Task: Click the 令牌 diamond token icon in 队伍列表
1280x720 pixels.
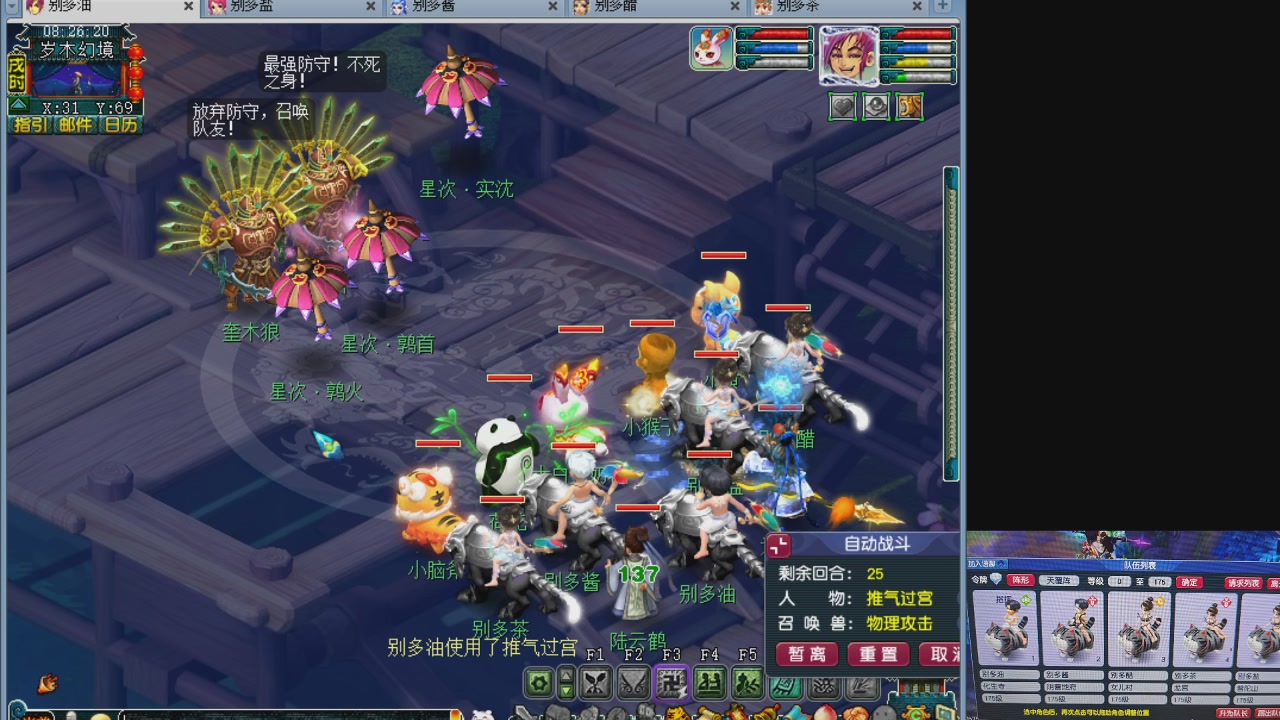Action: (996, 579)
